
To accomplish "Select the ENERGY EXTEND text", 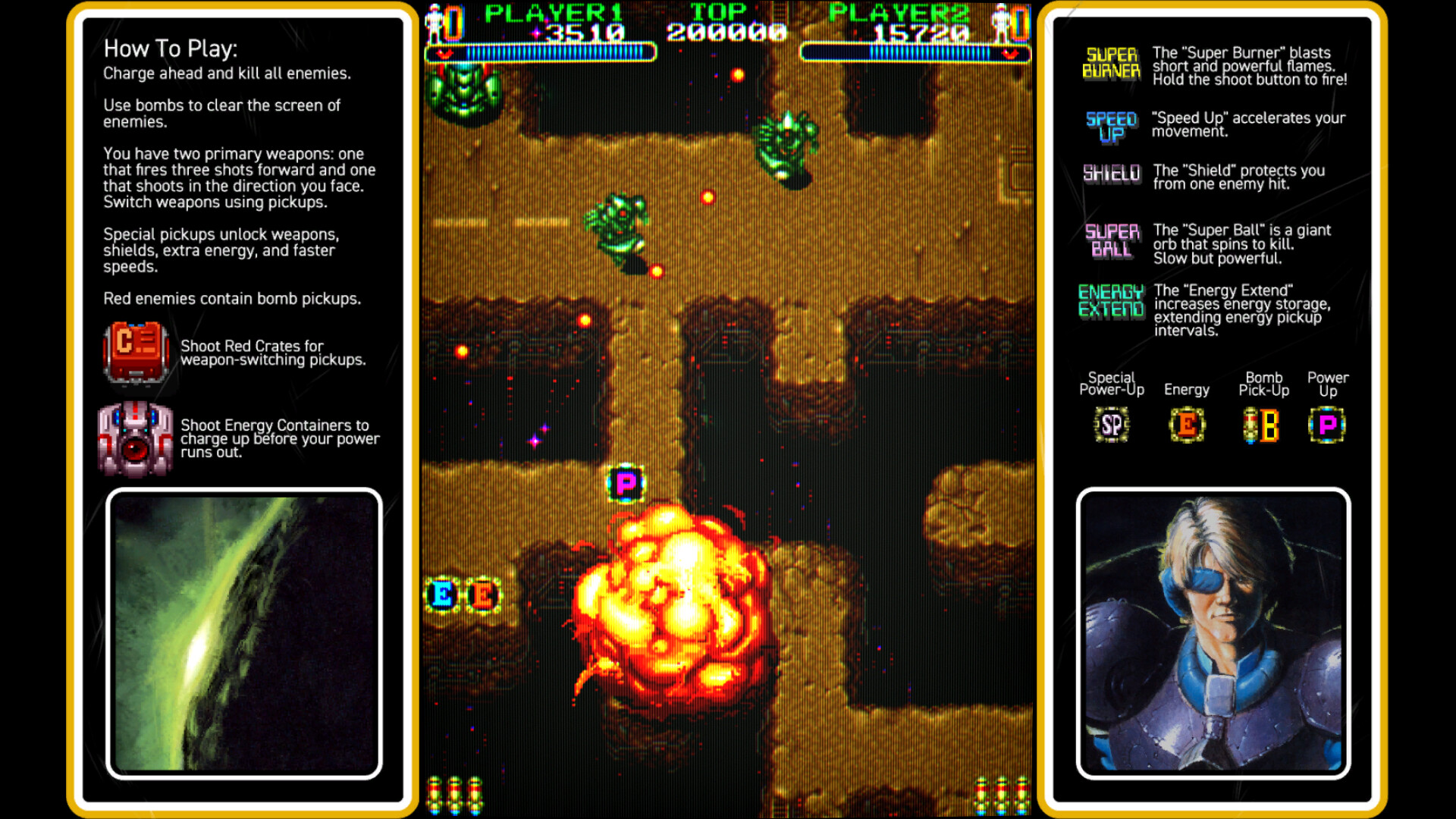I will click(1111, 297).
